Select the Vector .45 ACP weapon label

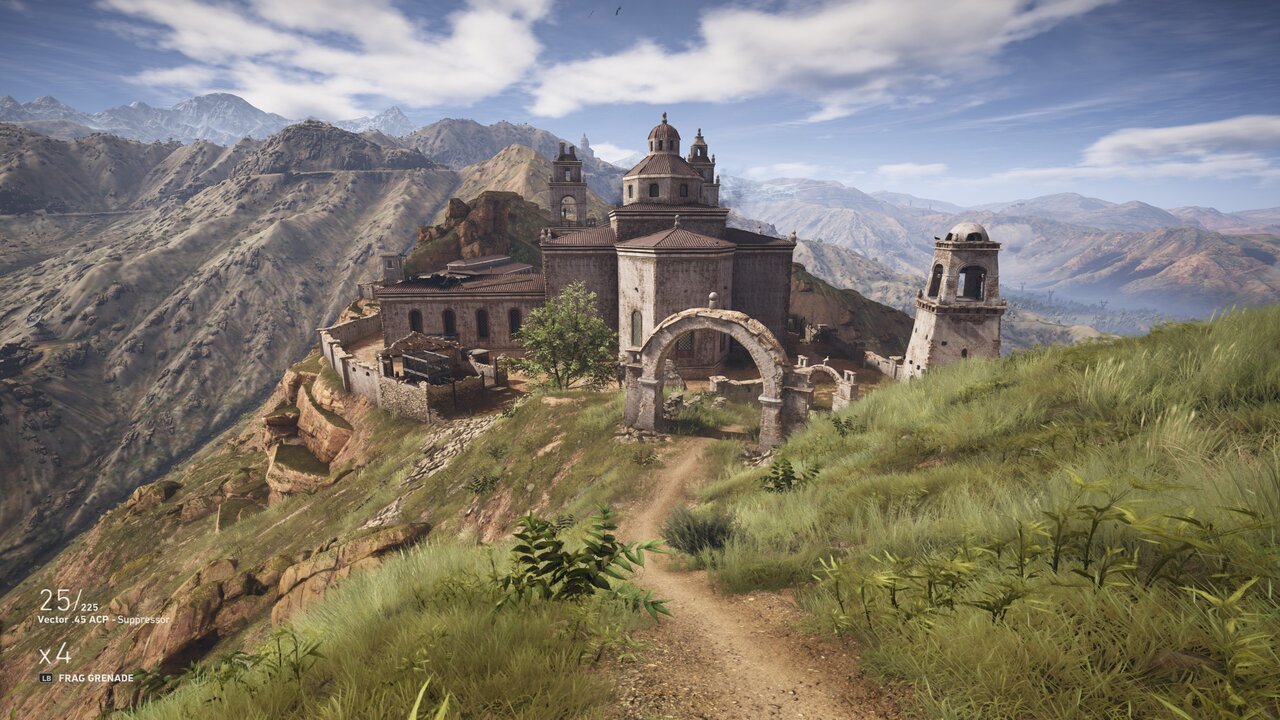[x=103, y=620]
